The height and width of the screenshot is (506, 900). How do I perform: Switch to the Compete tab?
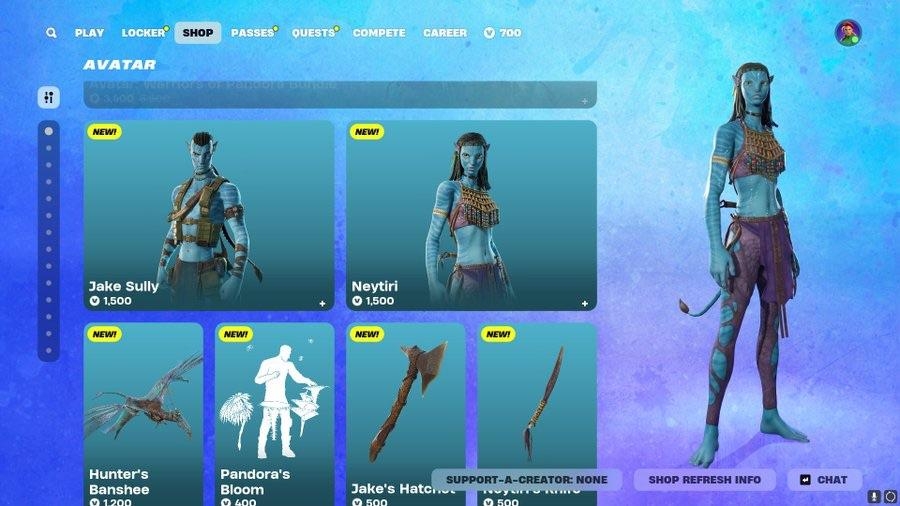pos(379,33)
